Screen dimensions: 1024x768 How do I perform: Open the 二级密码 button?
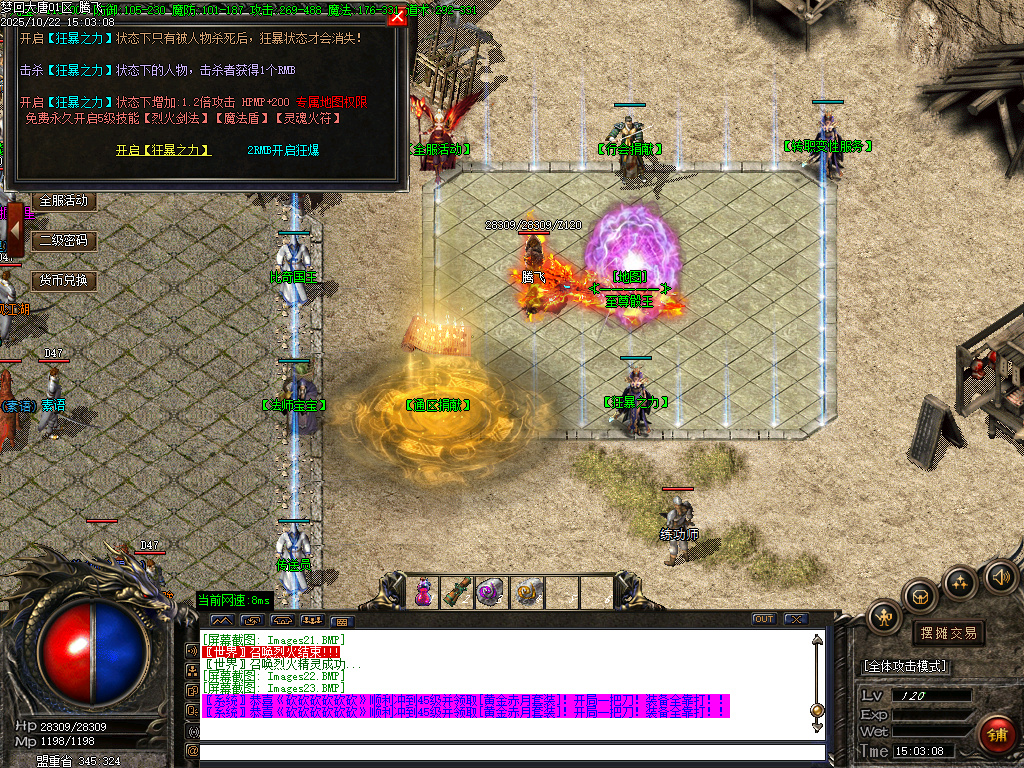(65, 241)
